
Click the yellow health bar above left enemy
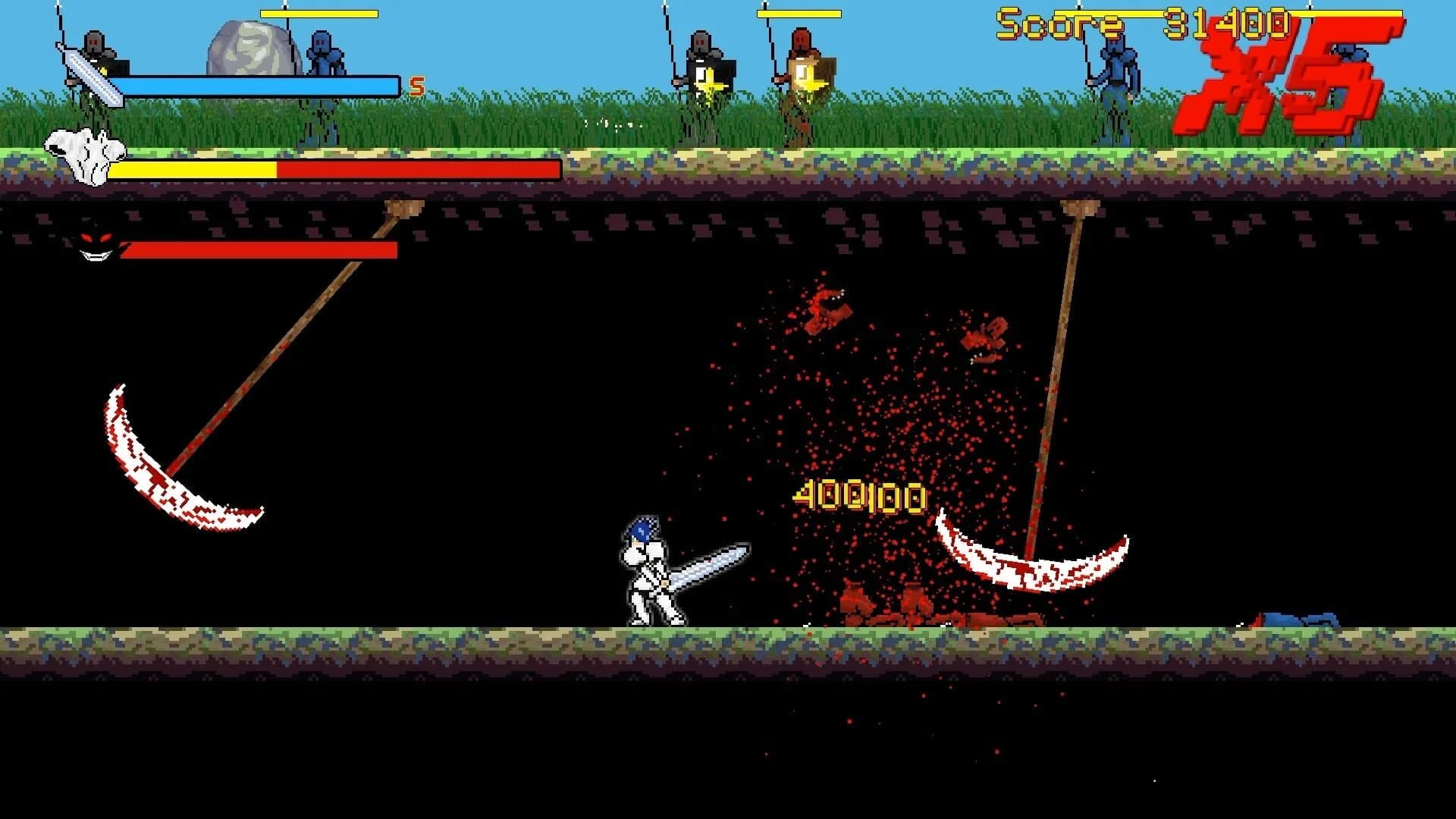point(318,13)
